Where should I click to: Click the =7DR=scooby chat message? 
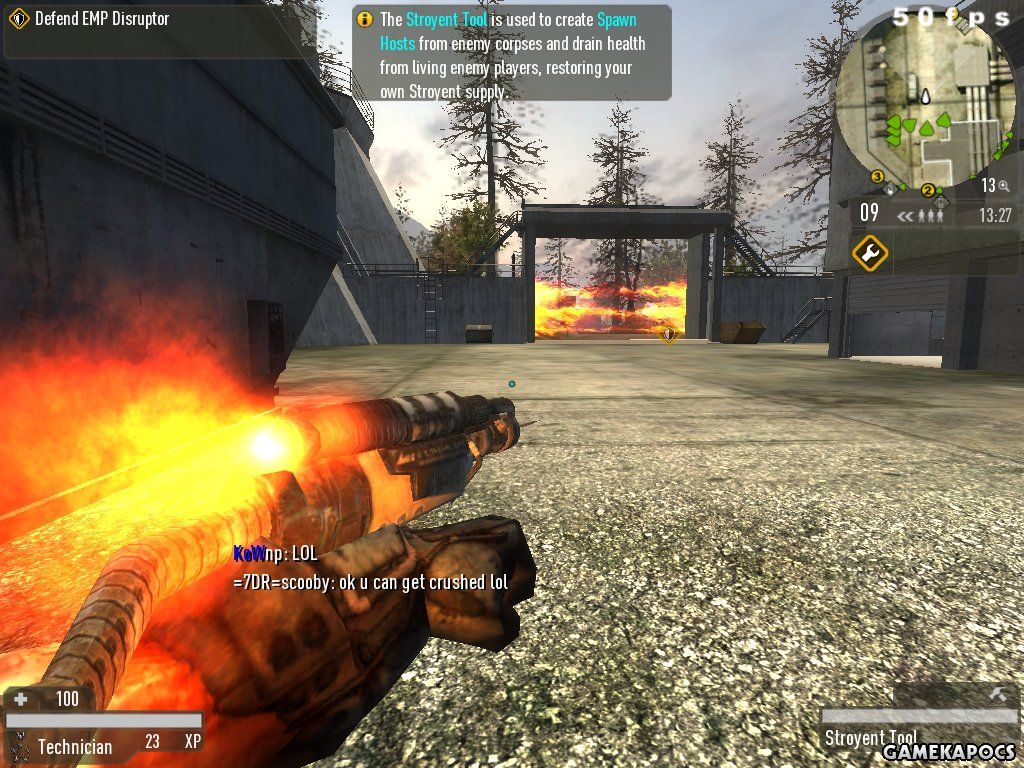coord(370,581)
